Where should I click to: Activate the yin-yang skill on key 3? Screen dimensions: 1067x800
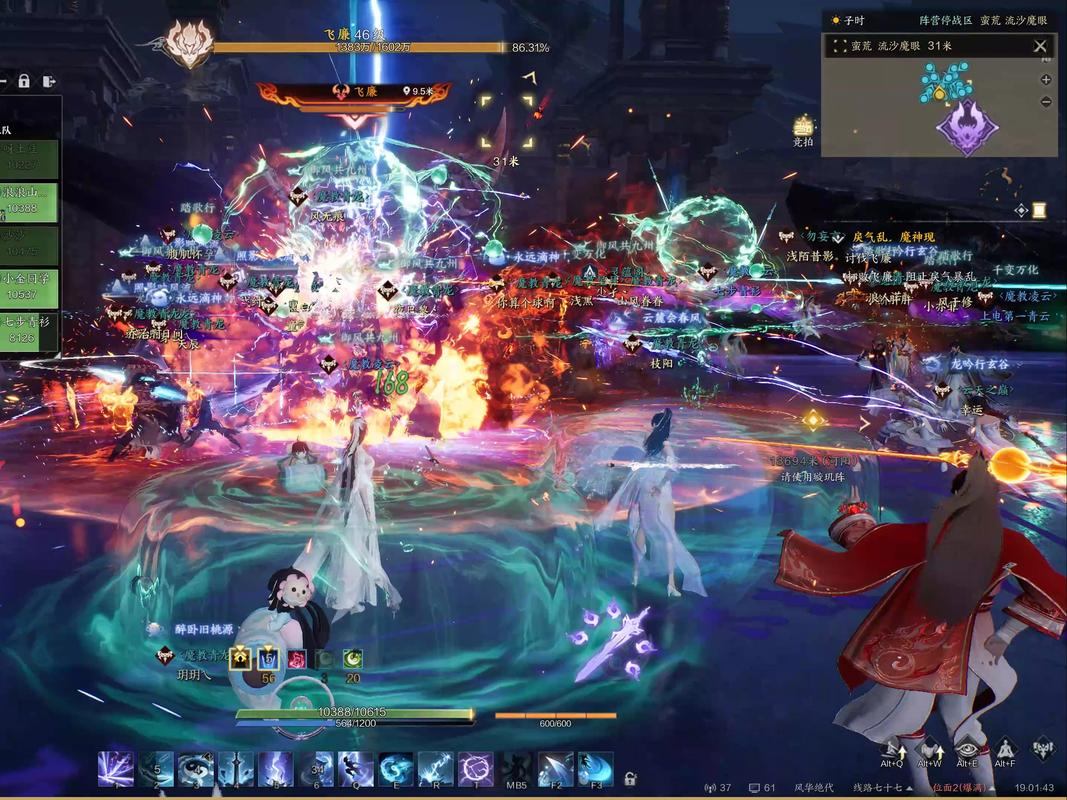[x=194, y=769]
